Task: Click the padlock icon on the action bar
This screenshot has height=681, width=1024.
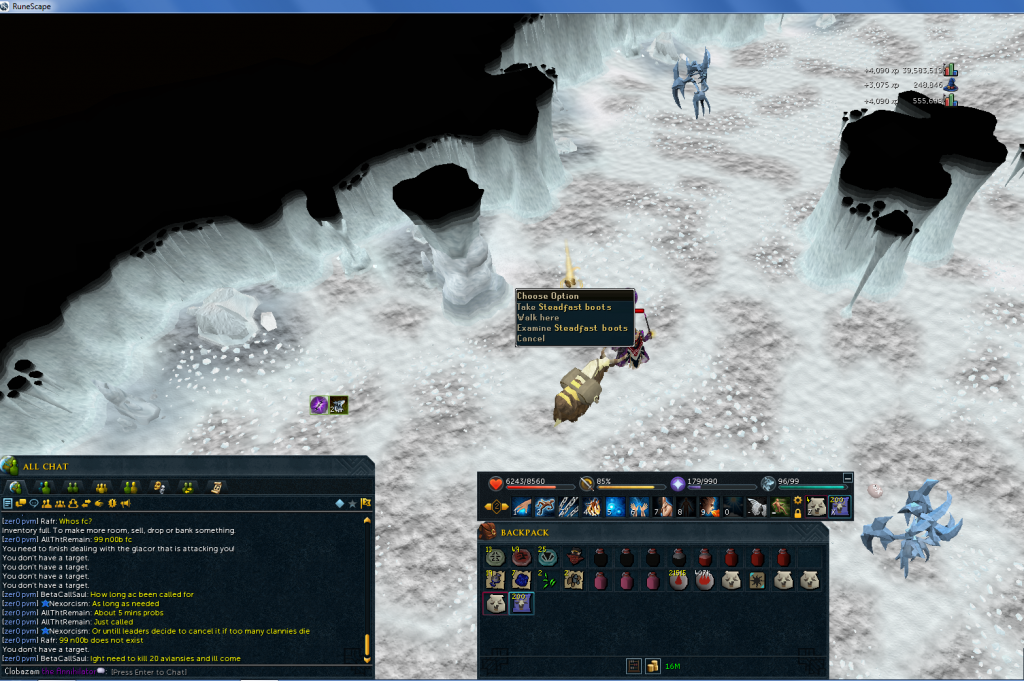Action: coord(797,513)
